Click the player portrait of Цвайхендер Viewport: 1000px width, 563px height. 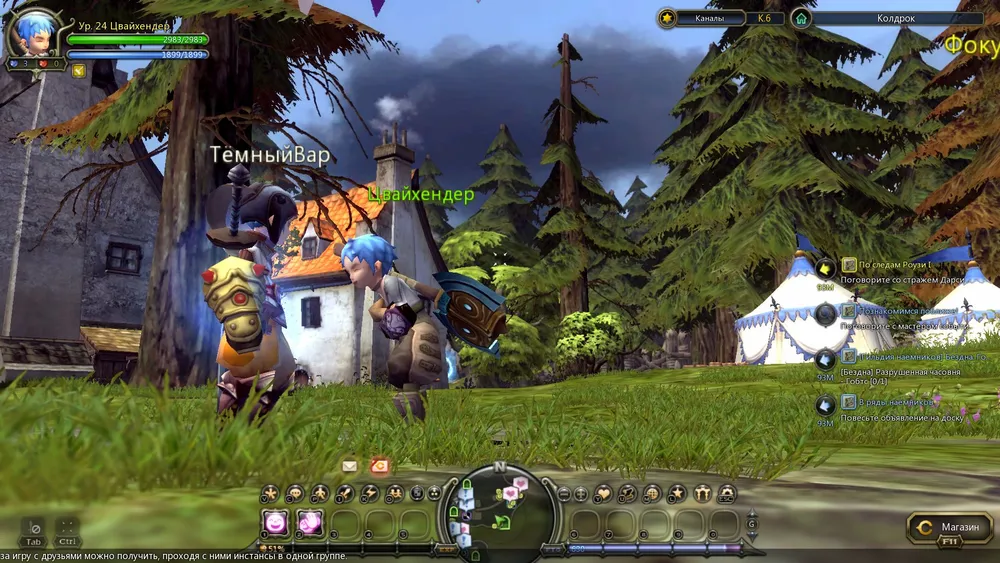pos(33,33)
